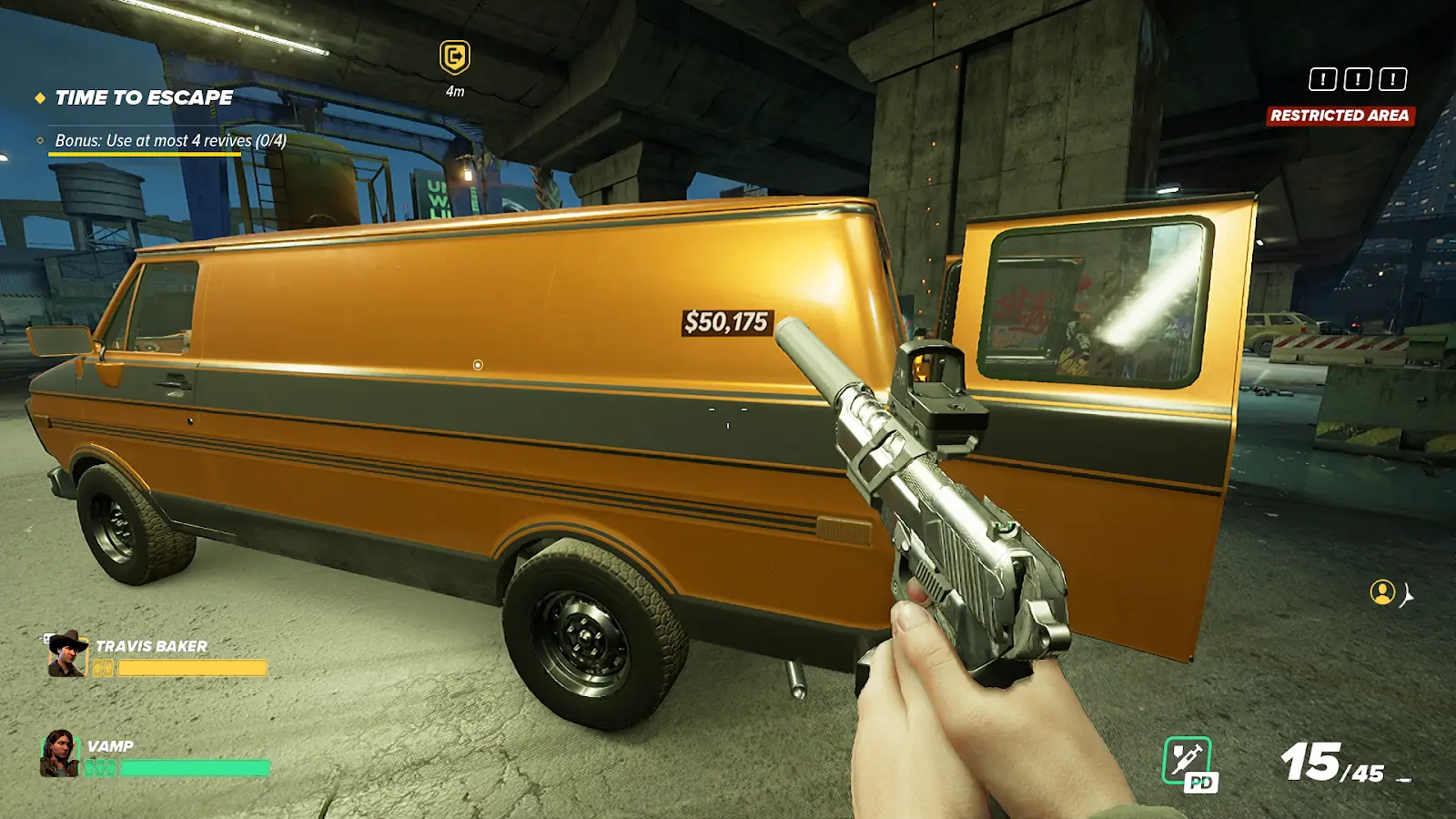Screen dimensions: 1456x819
Task: Select the Time to Escape objective tracker
Action: tap(144, 97)
